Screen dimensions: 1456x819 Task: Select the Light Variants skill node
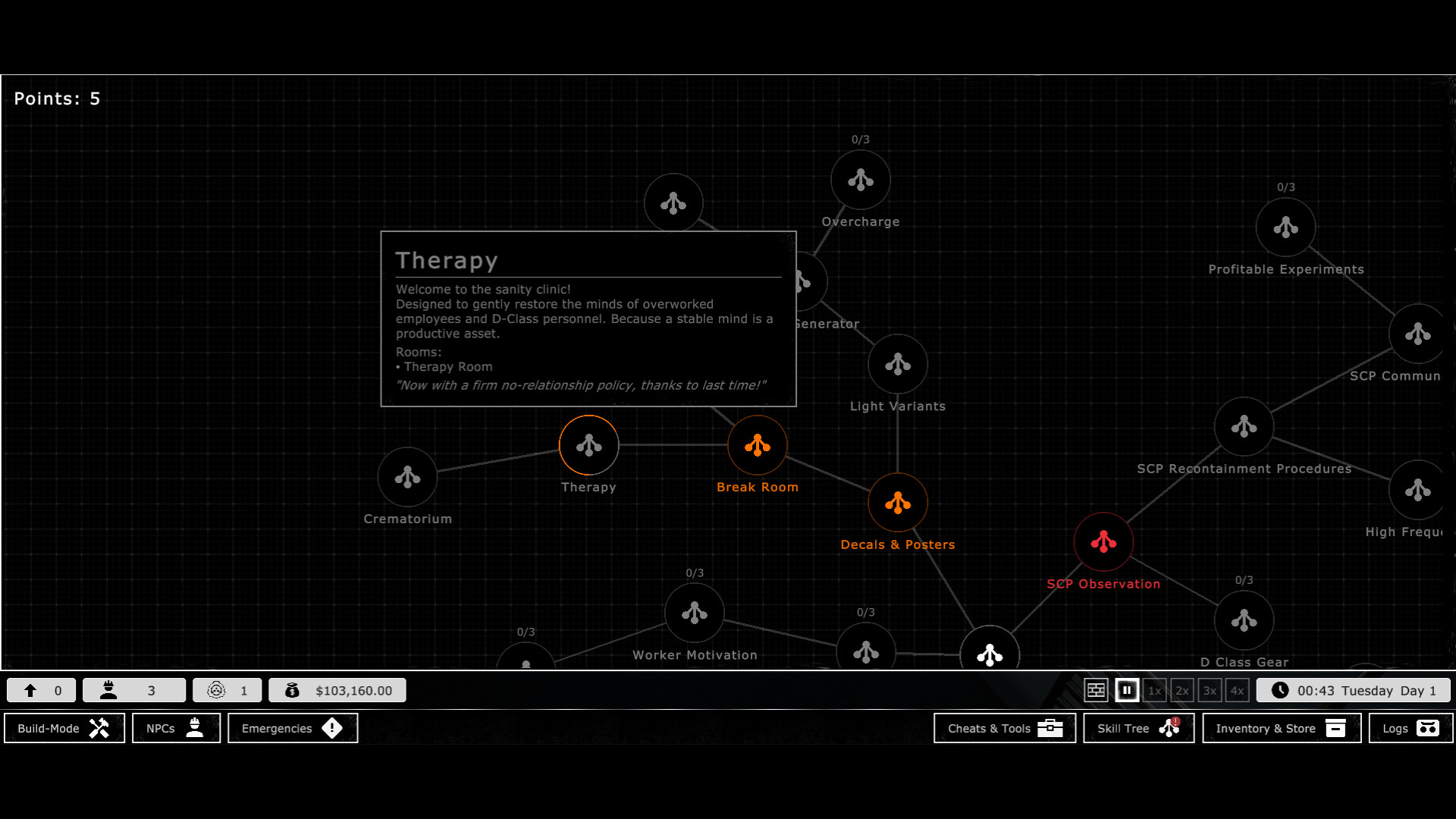[898, 365]
